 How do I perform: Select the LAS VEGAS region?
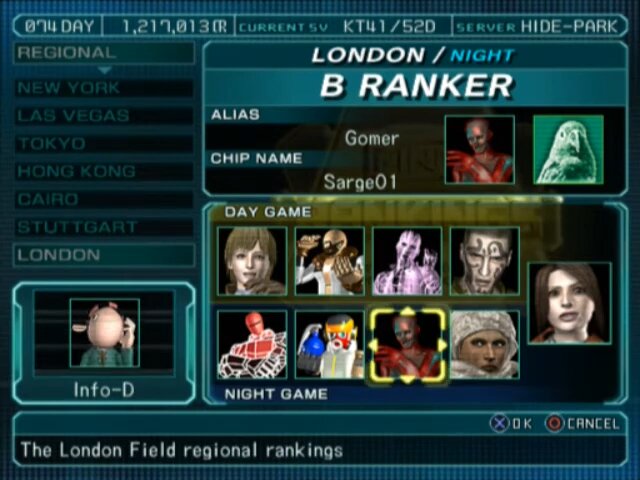tap(104, 116)
